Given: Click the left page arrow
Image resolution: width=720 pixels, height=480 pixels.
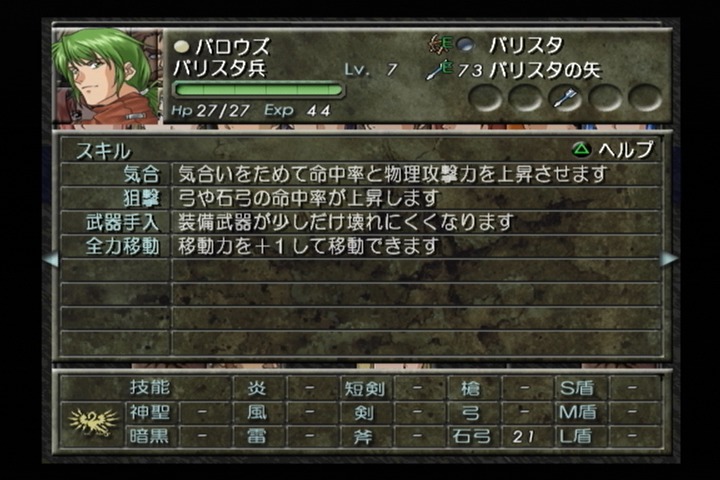Looking at the screenshot, I should 50,259.
